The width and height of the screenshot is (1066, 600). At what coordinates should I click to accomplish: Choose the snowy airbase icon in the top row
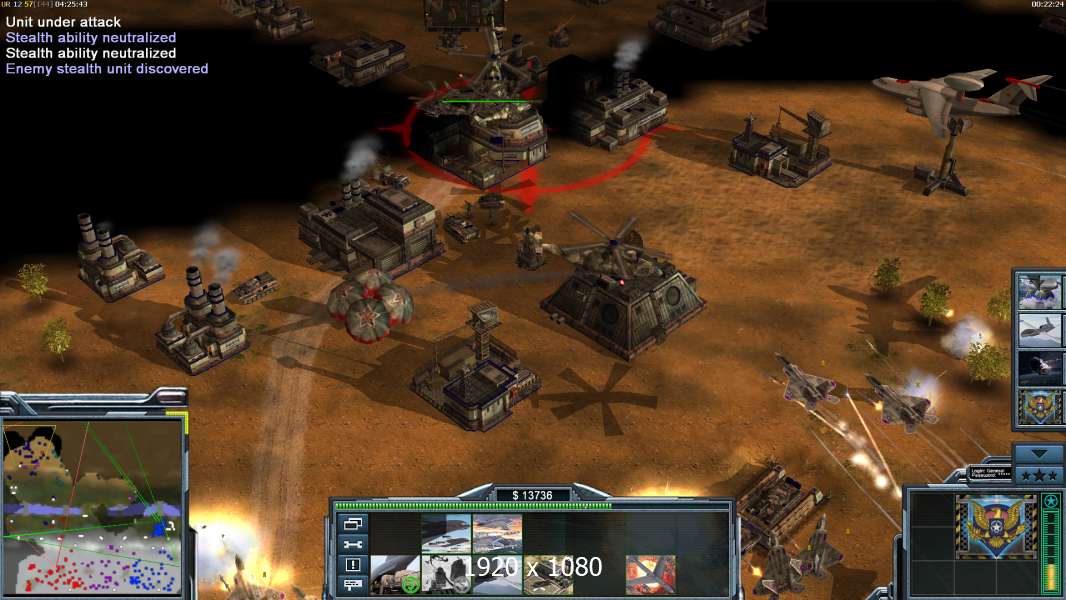[x=497, y=533]
